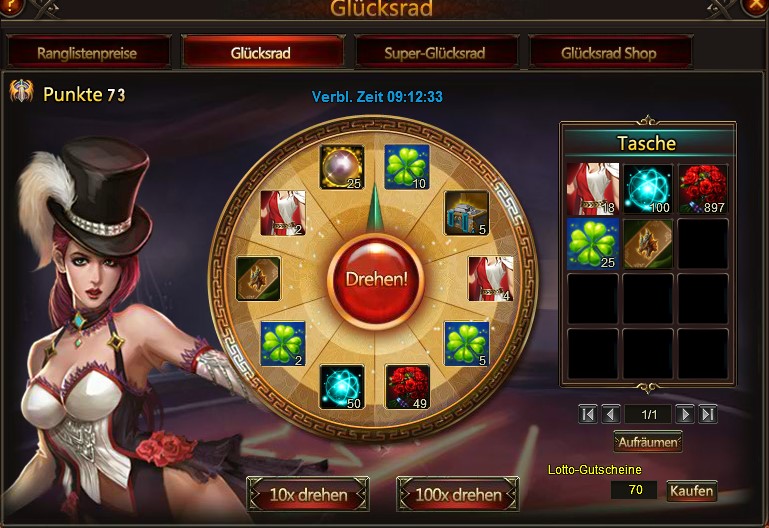Select the cyan orb prize with 50 on the wheel

[341, 386]
